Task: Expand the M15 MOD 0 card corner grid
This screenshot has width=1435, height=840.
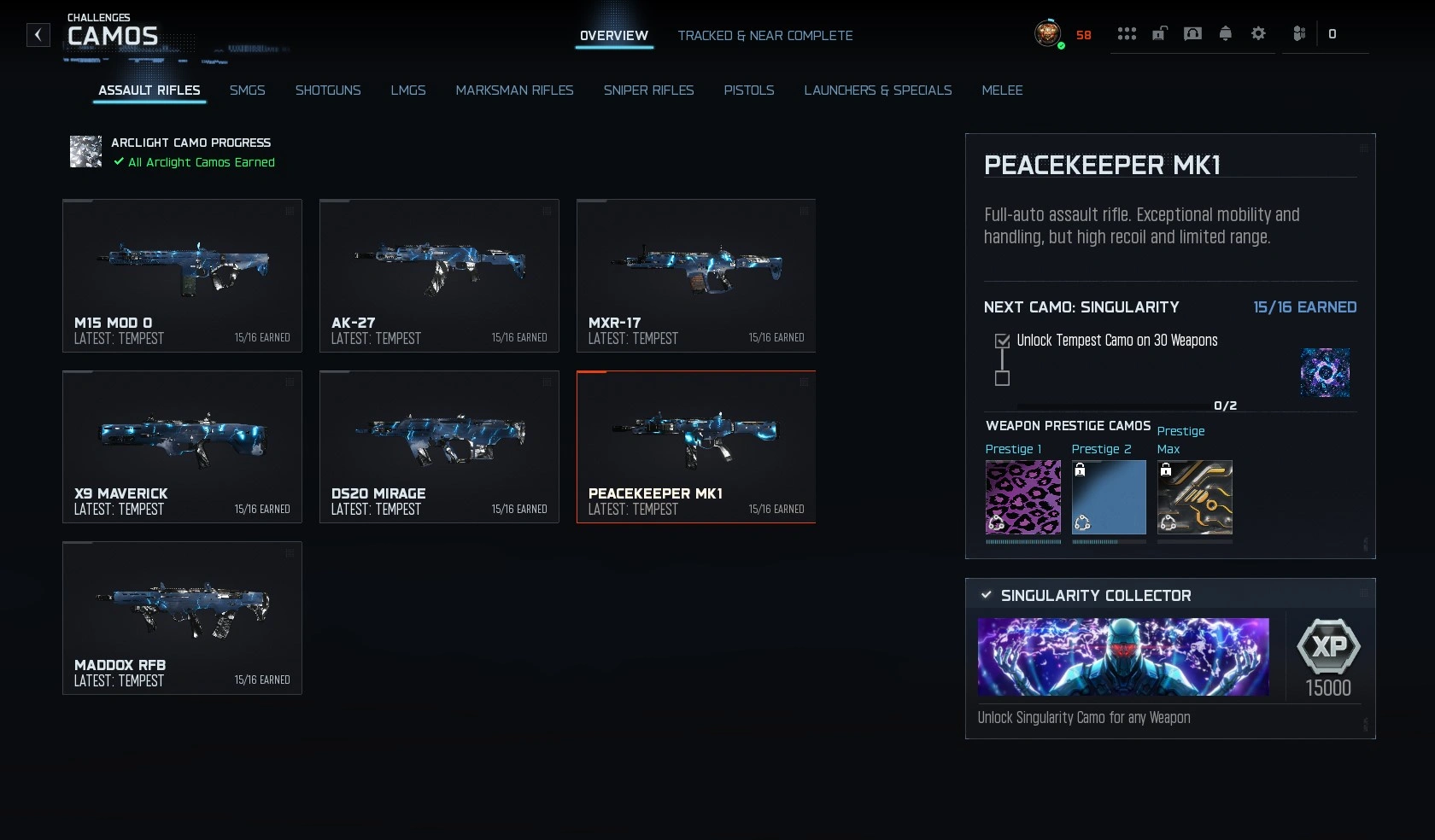Action: pos(291,213)
